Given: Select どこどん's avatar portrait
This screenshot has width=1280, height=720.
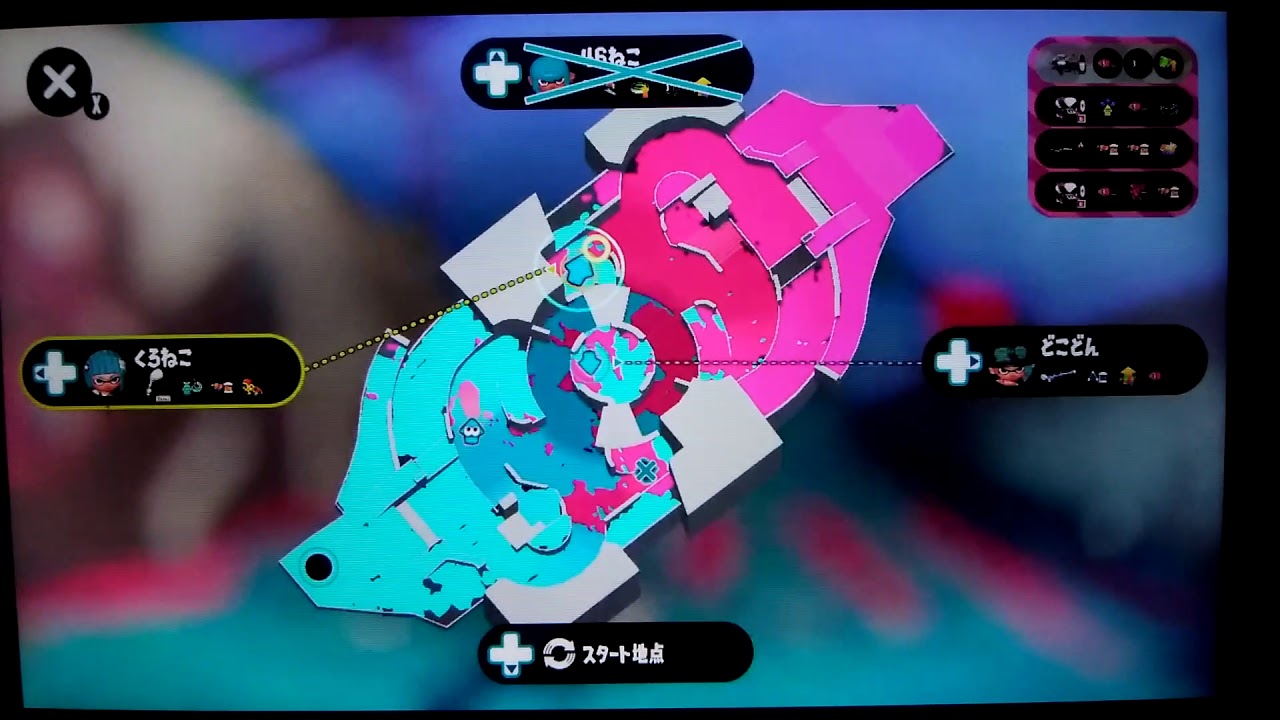Looking at the screenshot, I should [x=1008, y=370].
